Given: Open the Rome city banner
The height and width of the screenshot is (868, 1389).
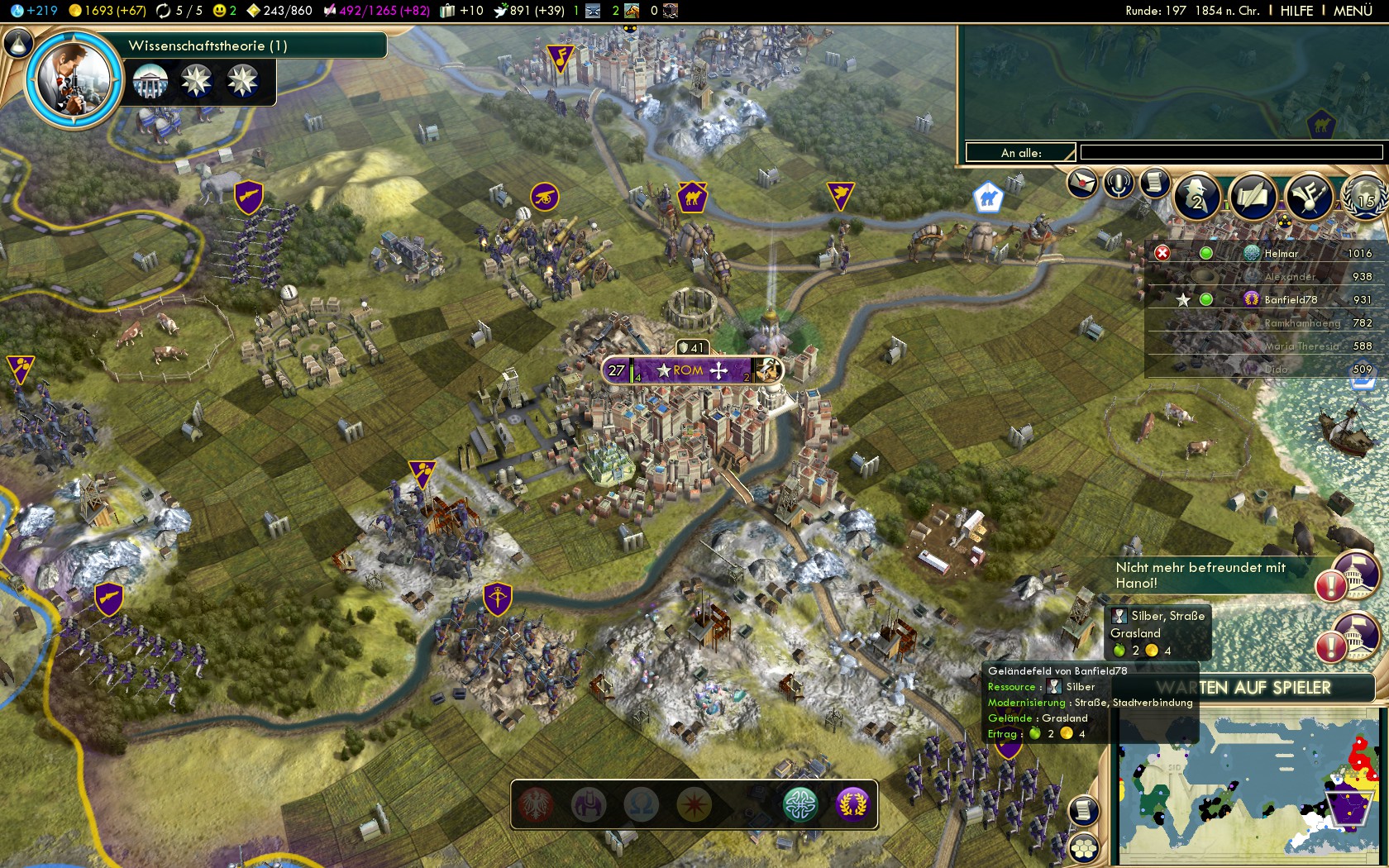Looking at the screenshot, I should click(x=690, y=370).
